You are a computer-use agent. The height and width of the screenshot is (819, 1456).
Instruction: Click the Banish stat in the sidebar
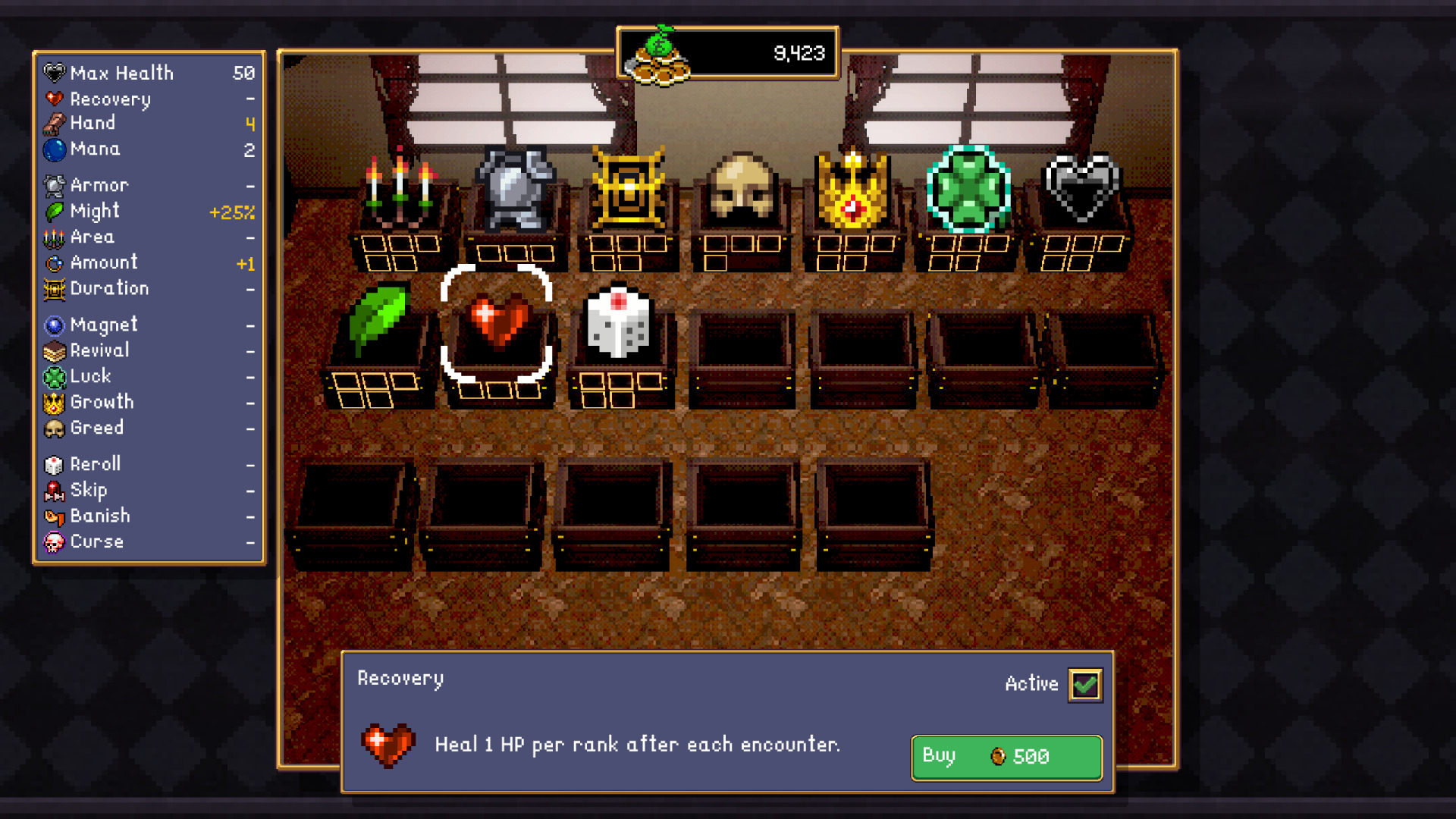101,516
